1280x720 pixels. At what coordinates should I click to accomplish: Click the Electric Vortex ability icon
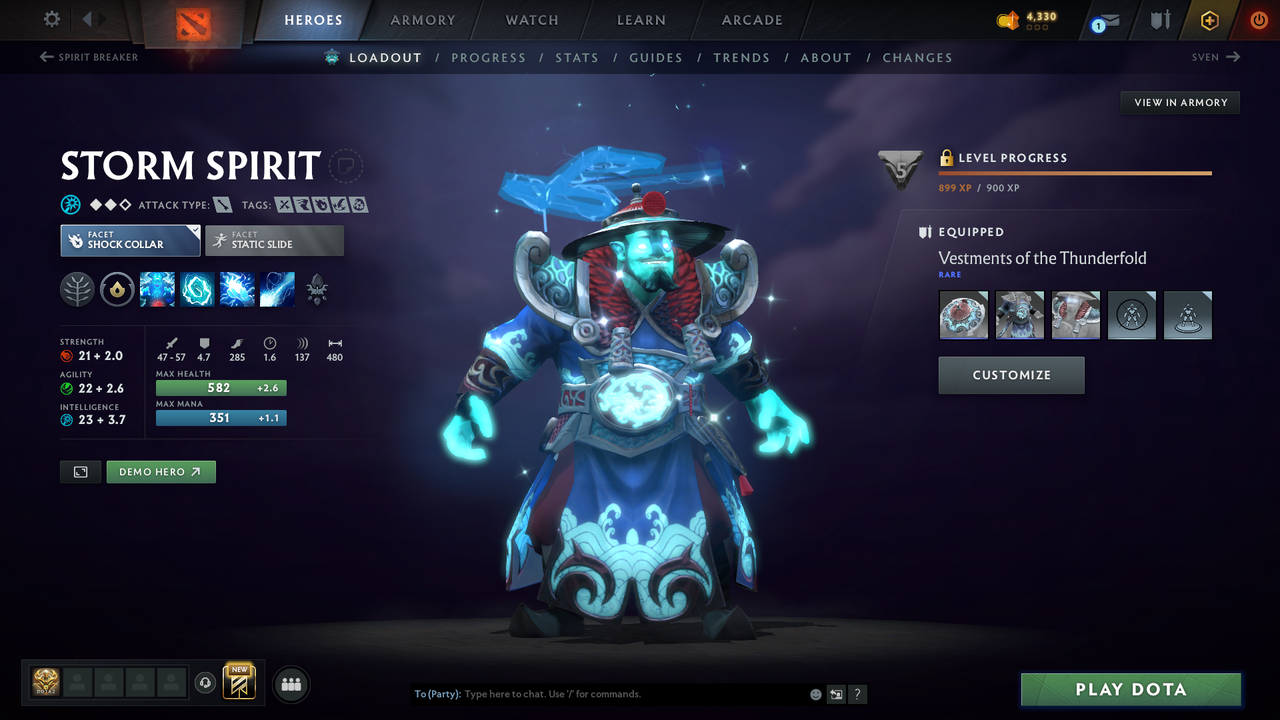pos(197,289)
